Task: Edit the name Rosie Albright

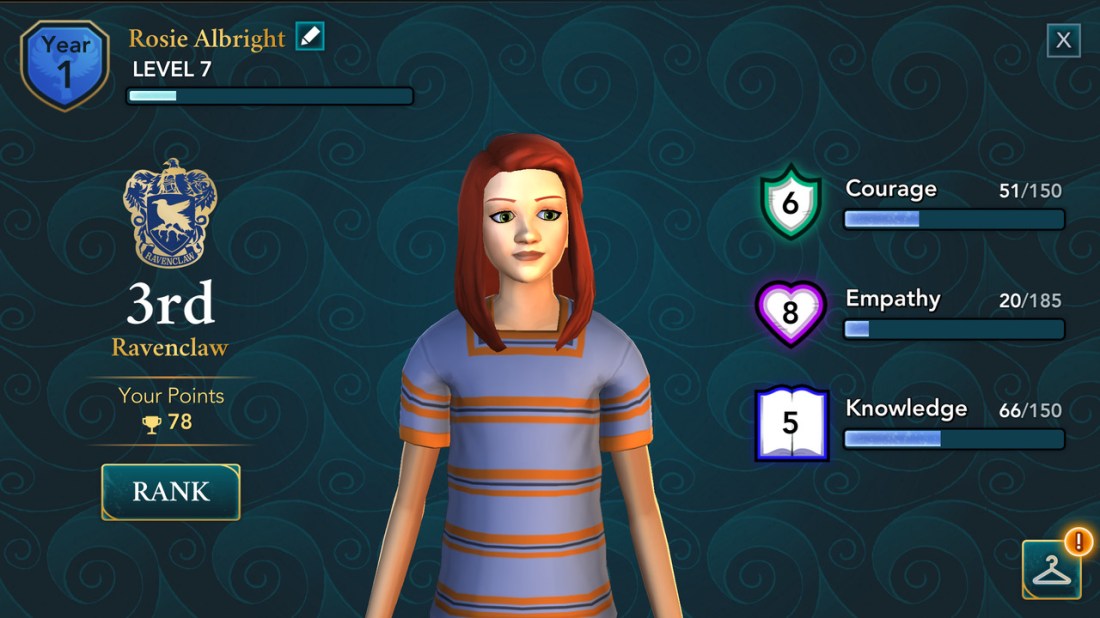Action: (x=310, y=37)
